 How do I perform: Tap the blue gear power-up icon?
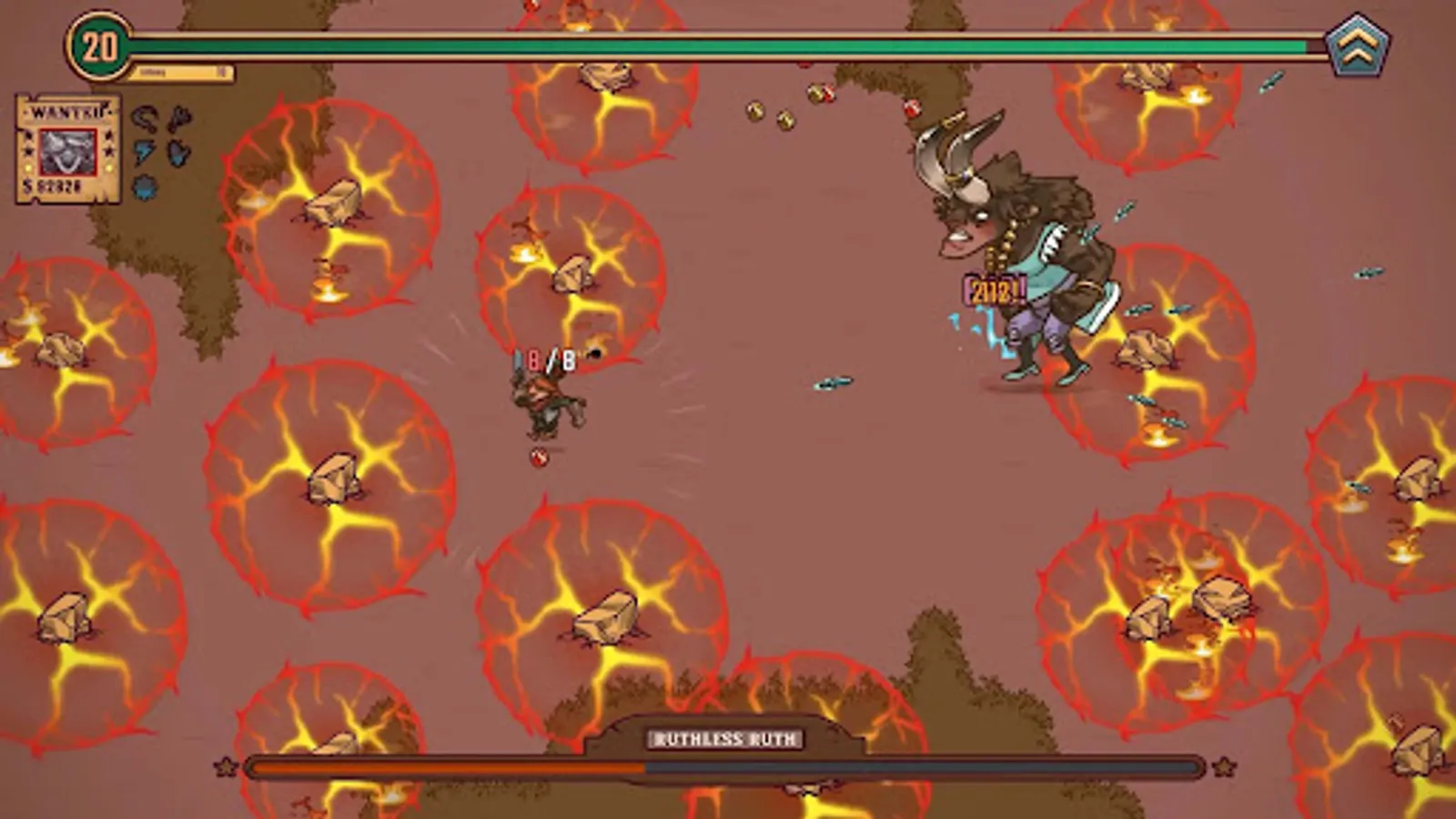pos(144,187)
